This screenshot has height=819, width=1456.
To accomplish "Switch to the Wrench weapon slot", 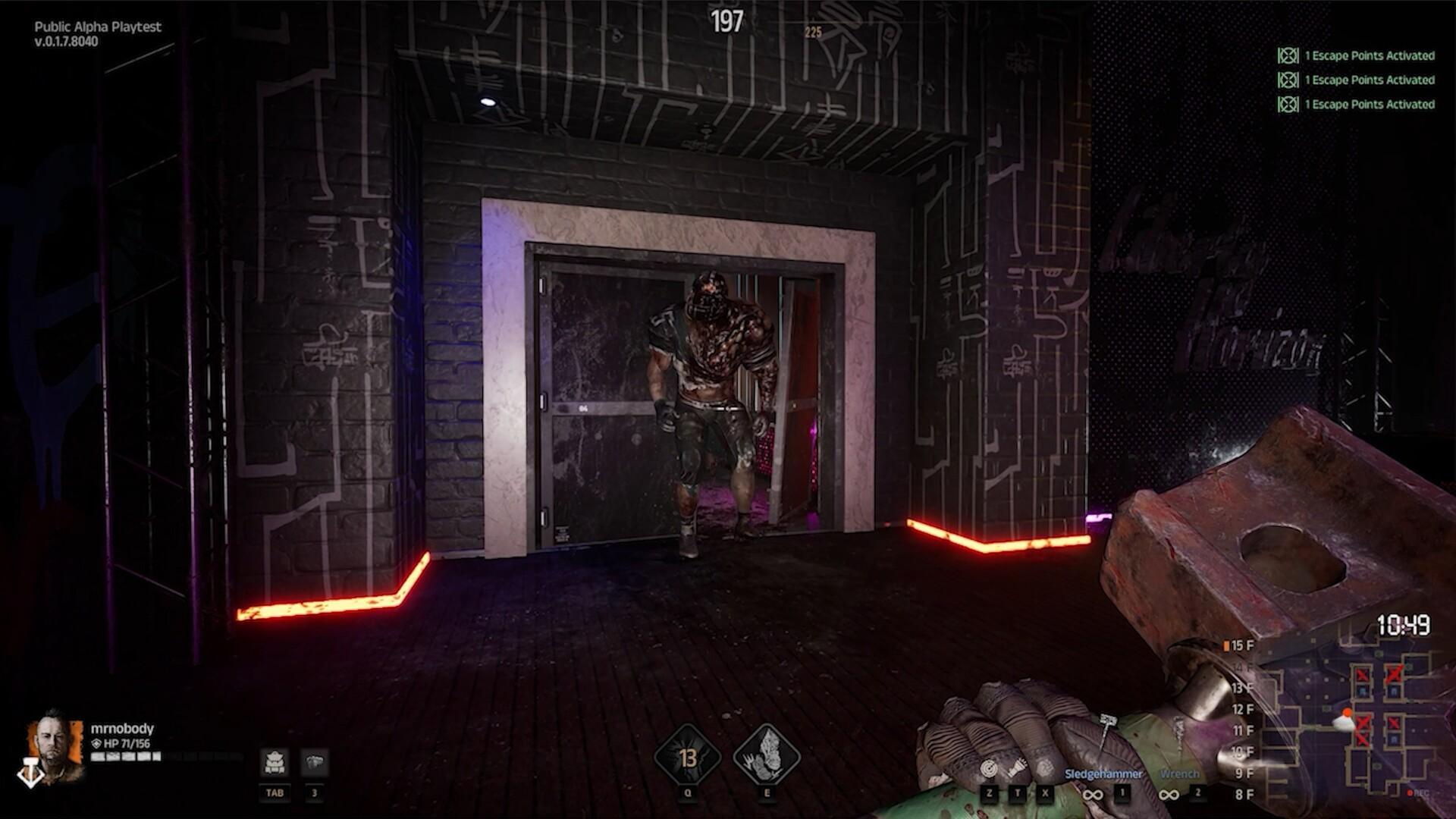I will click(x=1179, y=774).
